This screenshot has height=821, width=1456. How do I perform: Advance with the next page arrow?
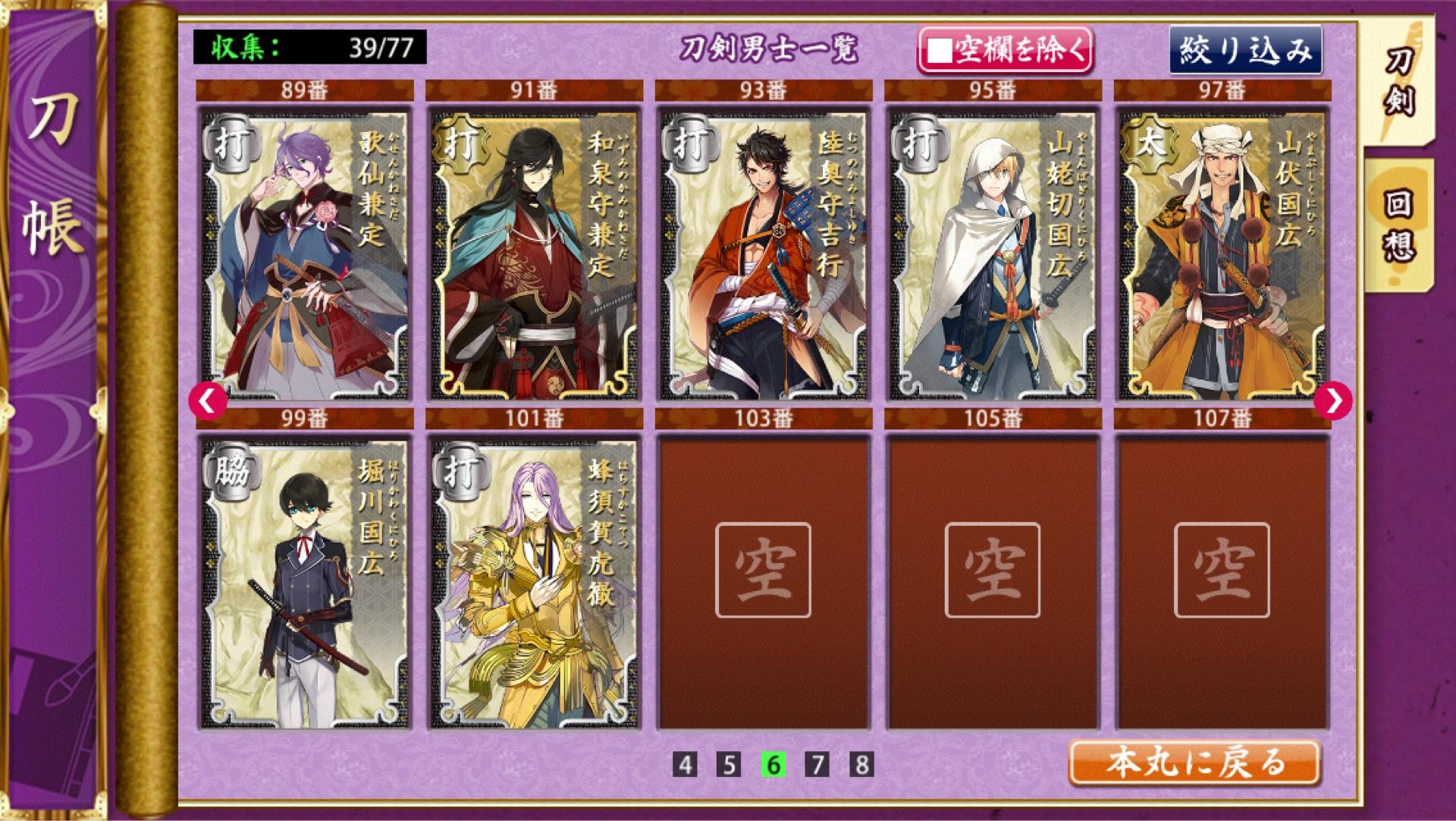coord(1332,400)
